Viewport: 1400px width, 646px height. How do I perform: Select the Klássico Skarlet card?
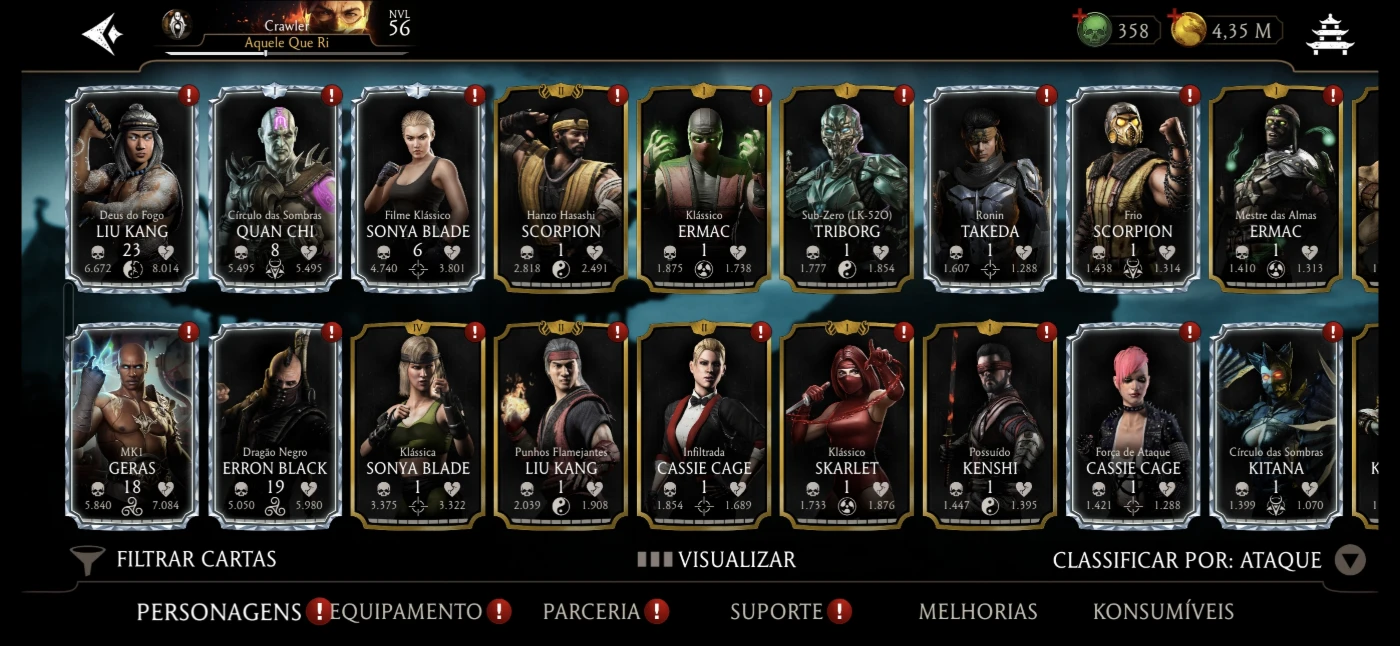tap(847, 426)
